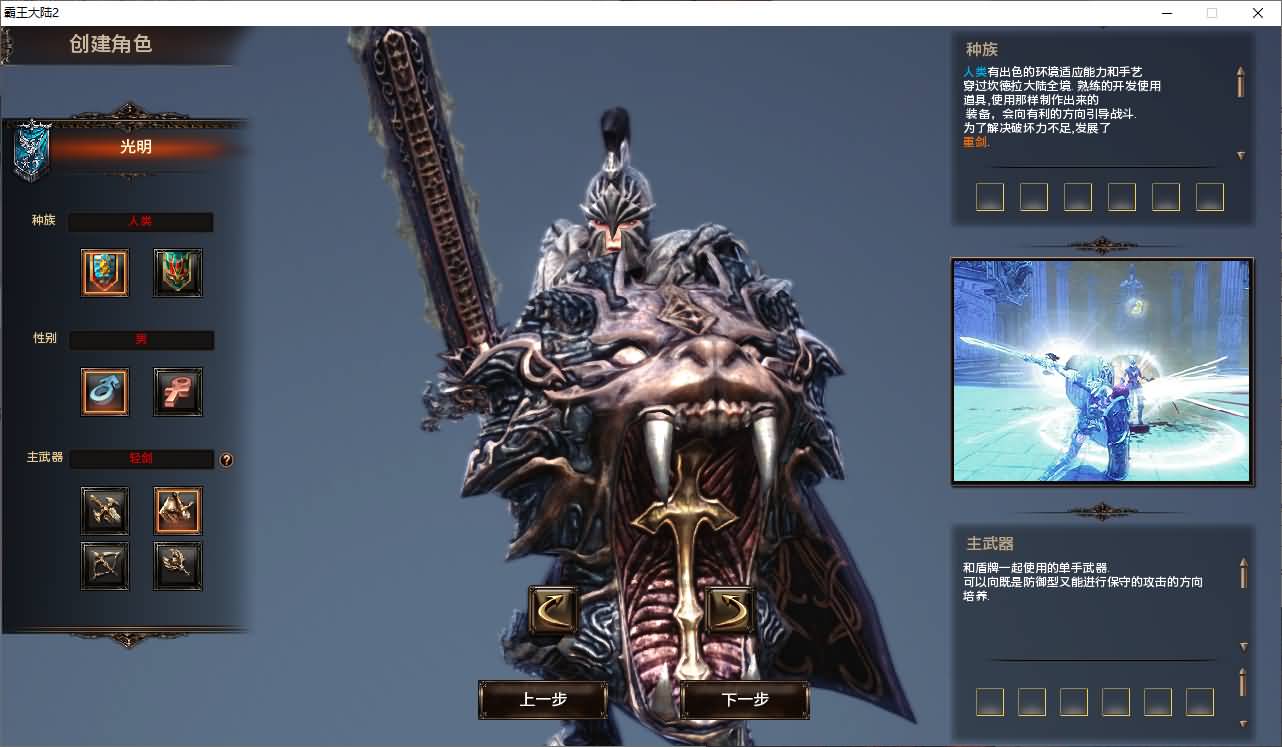Viewport: 1282px width, 747px height.
Task: Click the 下一步 next step button
Action: 743,701
